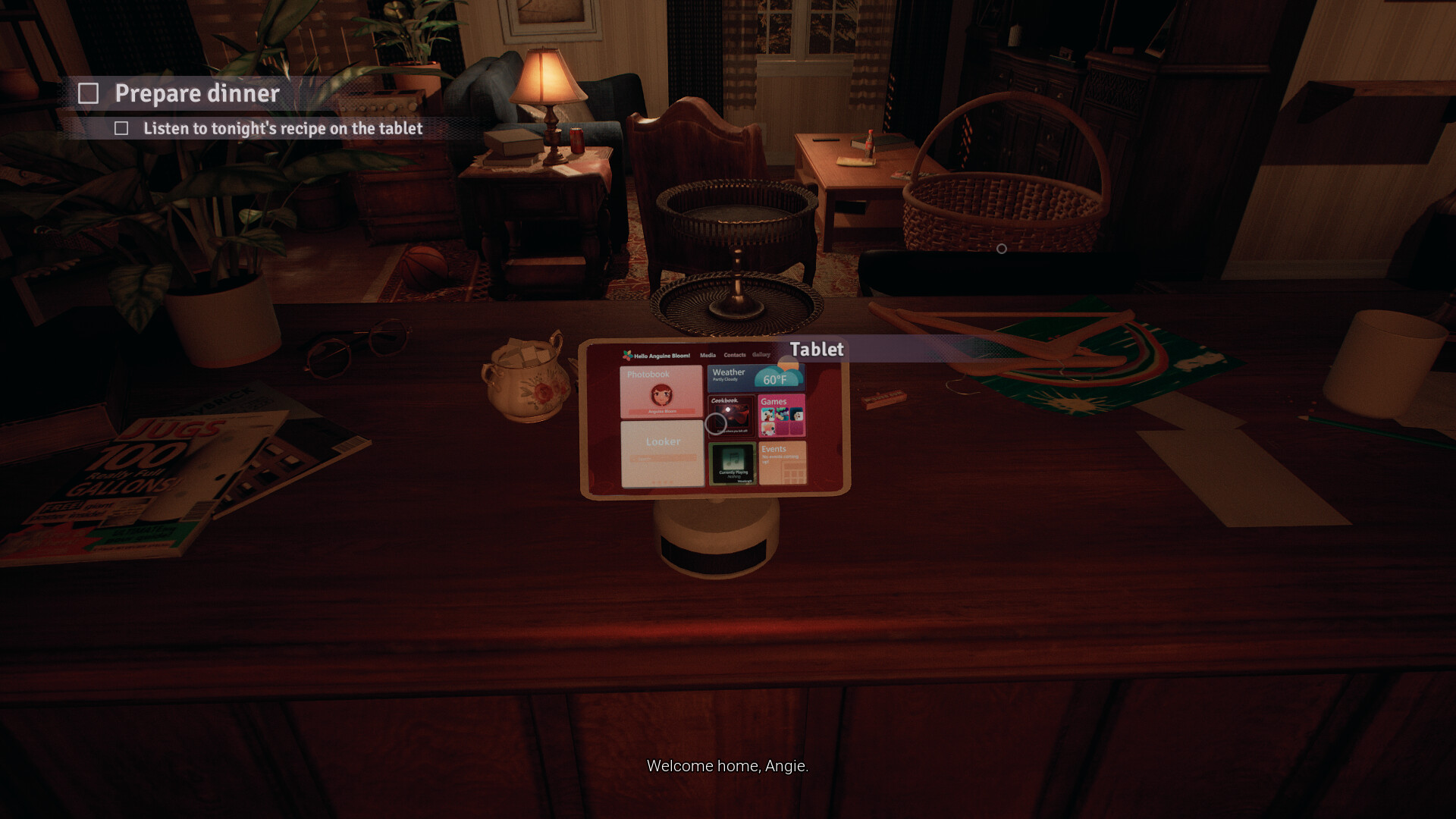Click the flower logo on the tablet home screen
The width and height of the screenshot is (1456, 819).
pos(627,354)
